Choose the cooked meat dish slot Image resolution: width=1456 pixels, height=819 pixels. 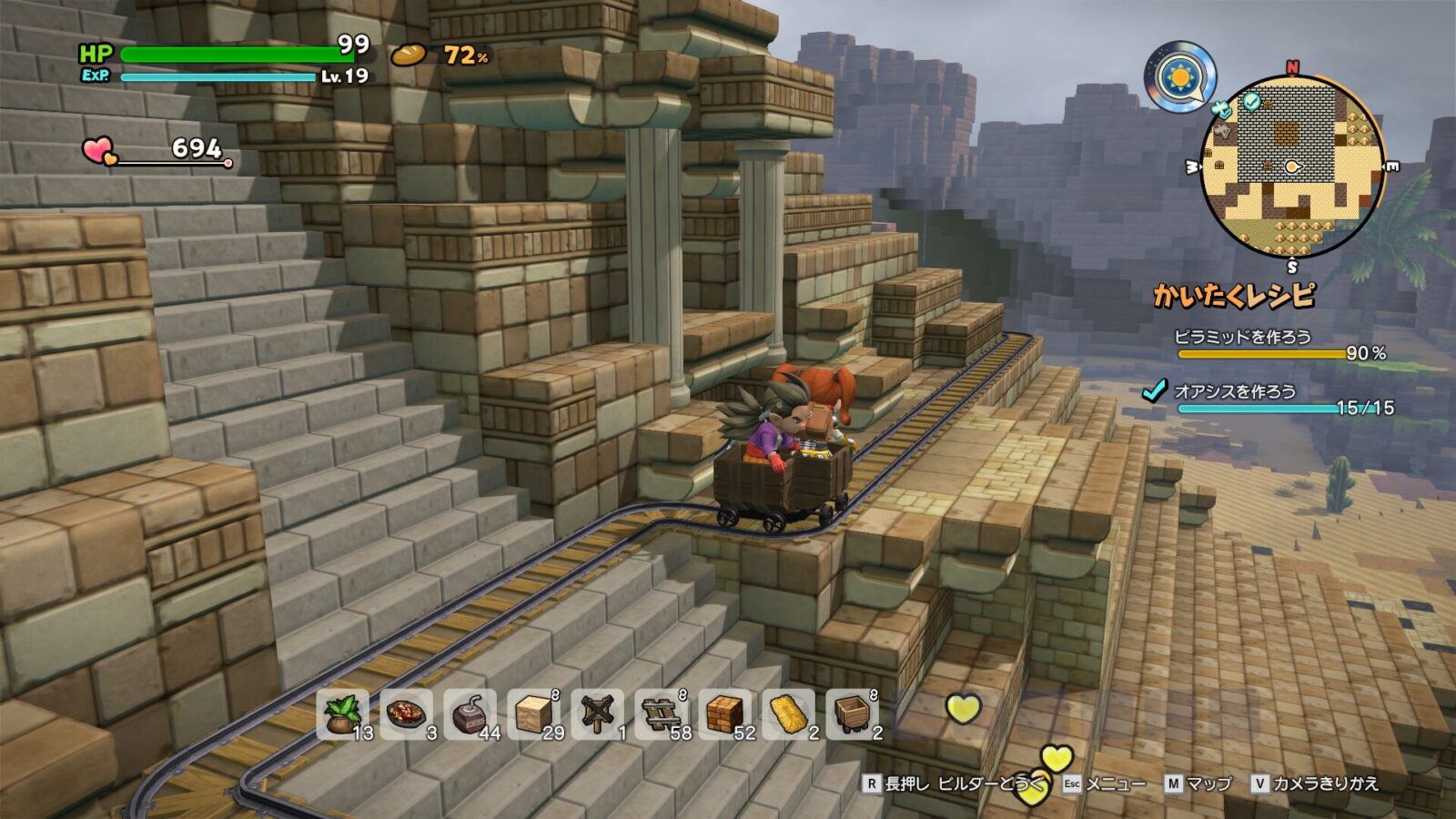click(x=406, y=713)
